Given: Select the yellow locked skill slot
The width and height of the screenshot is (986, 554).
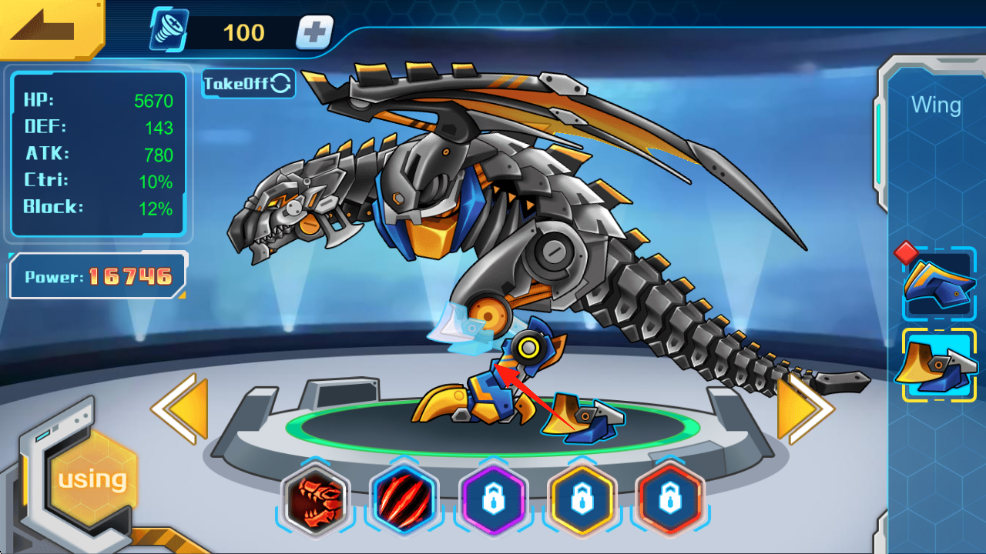Looking at the screenshot, I should click(x=581, y=498).
